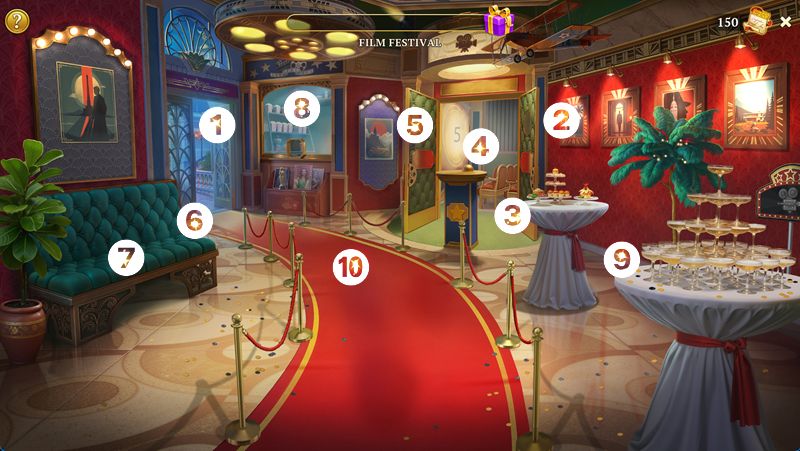Screen dimensions: 800x451
Task: Choose decoration spot number 4
Action: point(481,148)
